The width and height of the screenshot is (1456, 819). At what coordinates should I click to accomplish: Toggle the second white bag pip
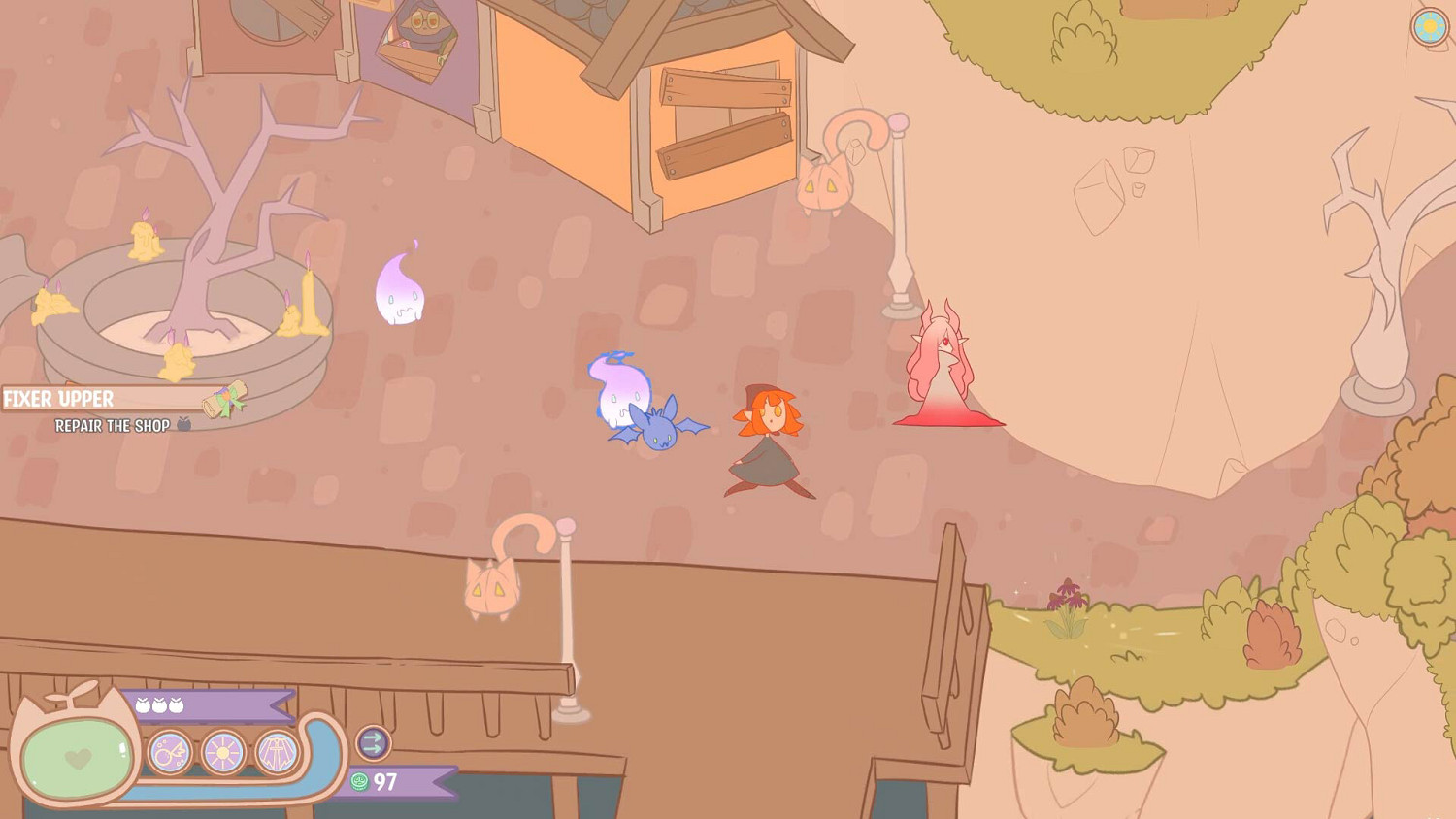[159, 704]
